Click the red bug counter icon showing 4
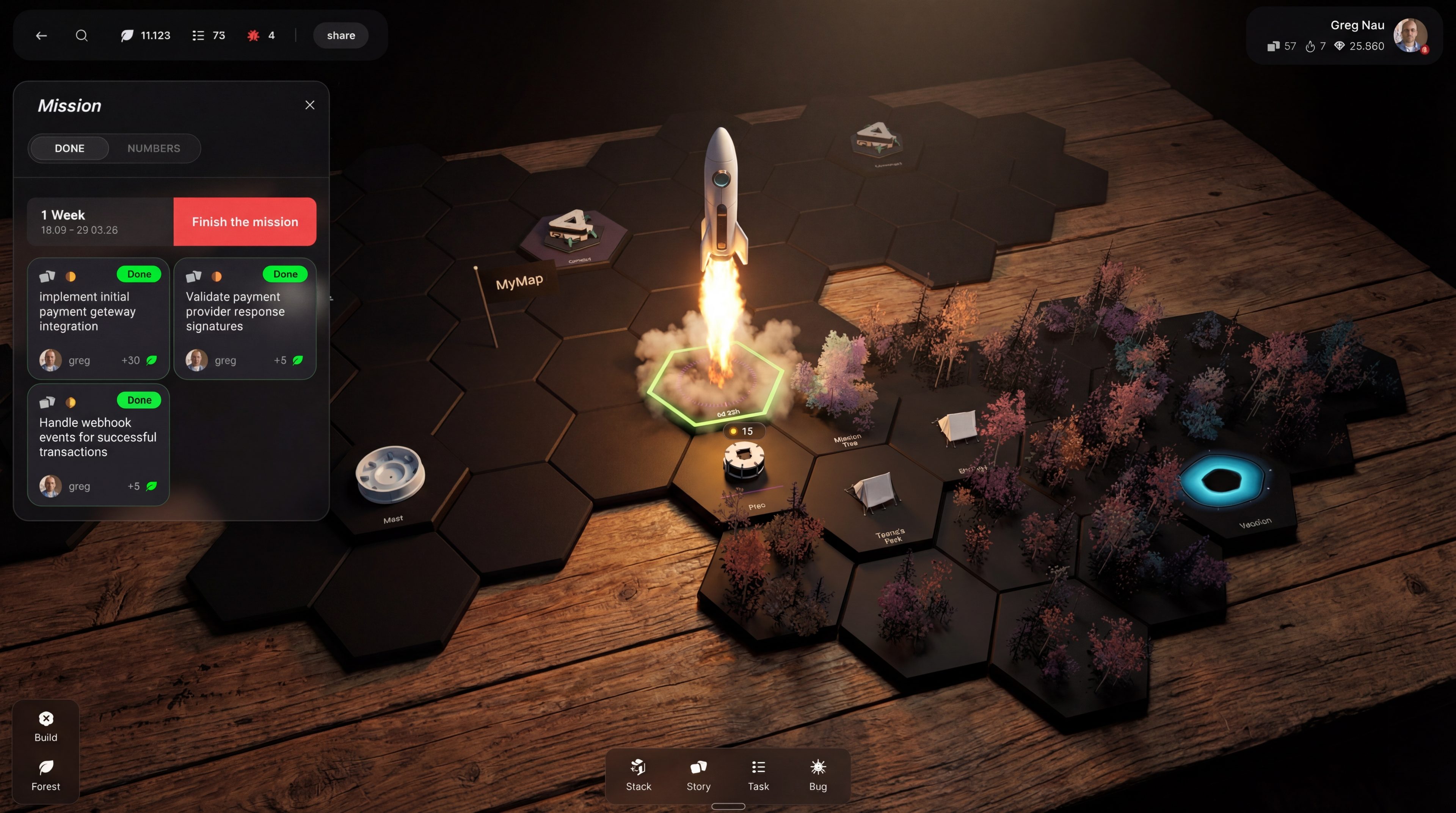Image resolution: width=1456 pixels, height=813 pixels. coord(254,35)
